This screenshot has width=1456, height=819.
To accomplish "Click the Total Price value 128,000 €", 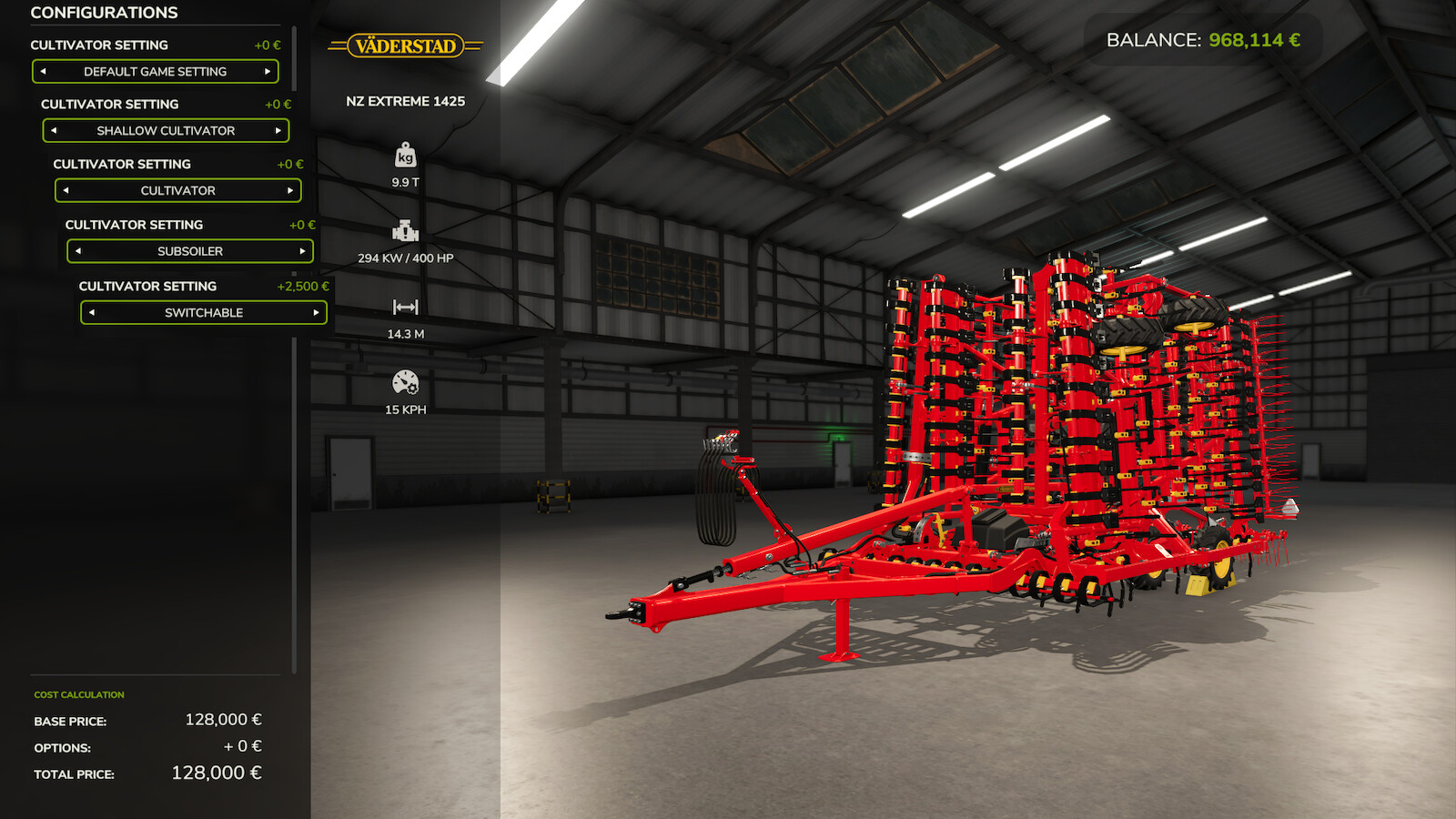I will (x=216, y=774).
